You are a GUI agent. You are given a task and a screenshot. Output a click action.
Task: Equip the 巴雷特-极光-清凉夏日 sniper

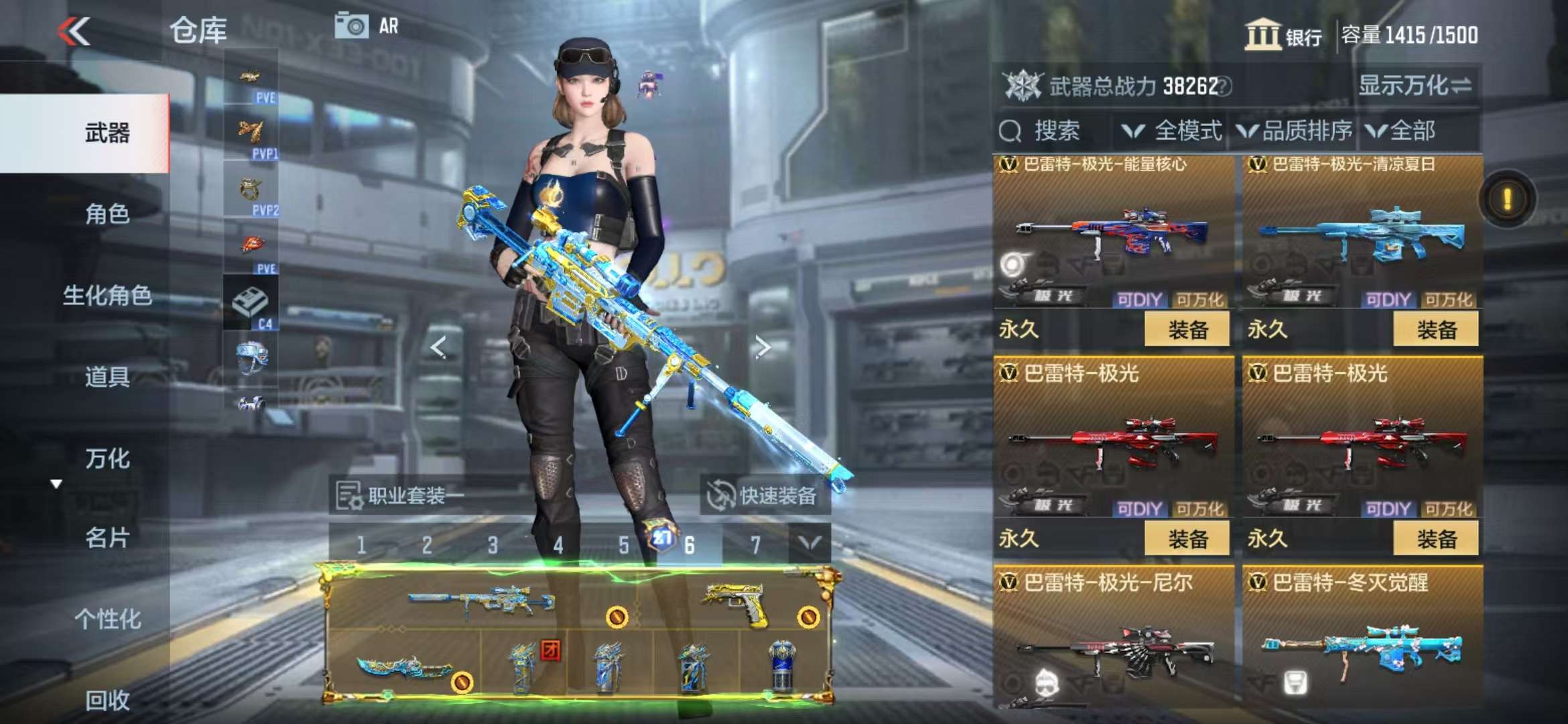(1435, 330)
